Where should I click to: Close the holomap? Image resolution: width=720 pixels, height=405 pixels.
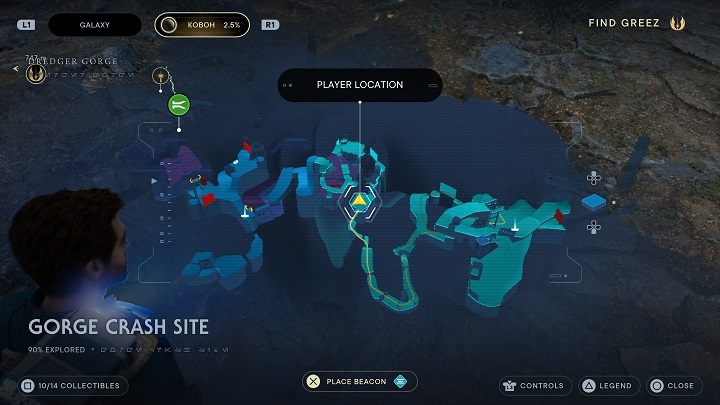[672, 385]
